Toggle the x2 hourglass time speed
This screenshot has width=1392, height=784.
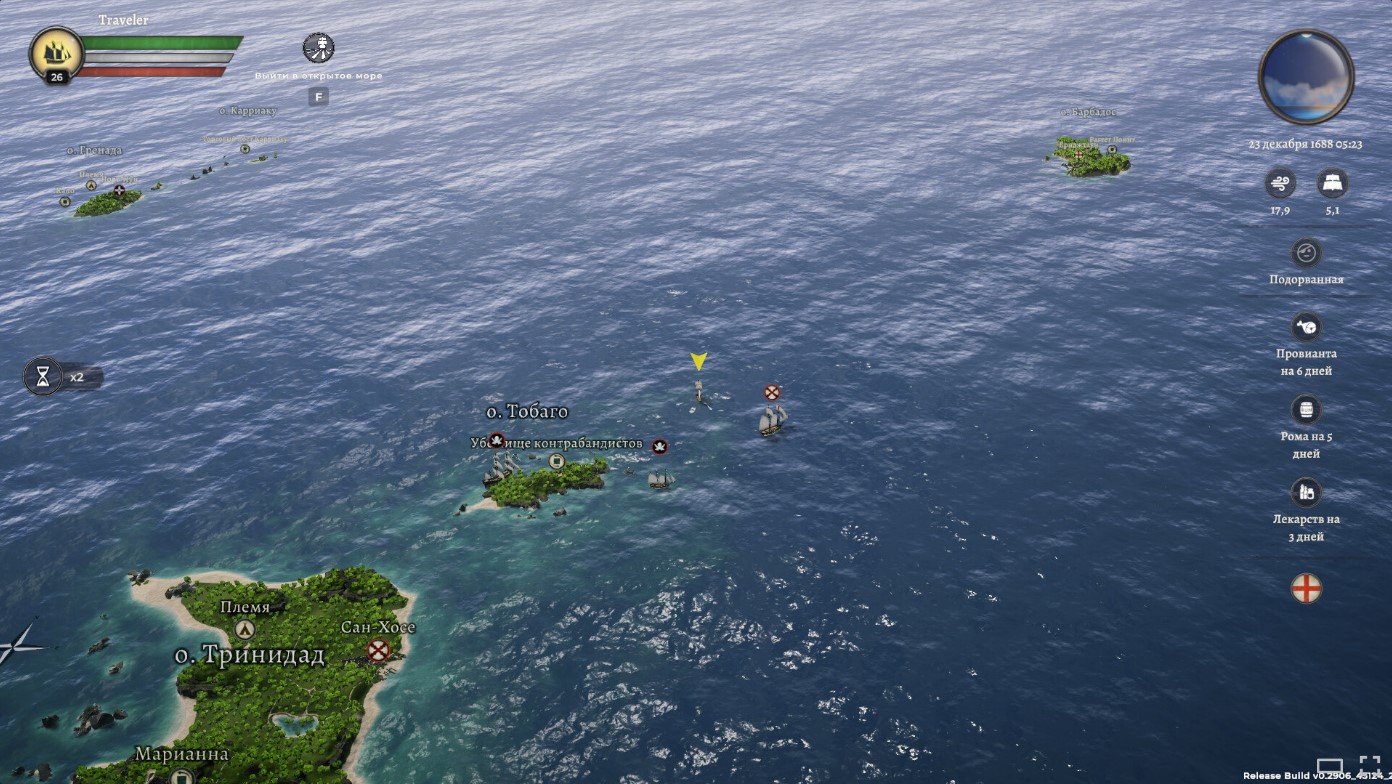click(43, 377)
